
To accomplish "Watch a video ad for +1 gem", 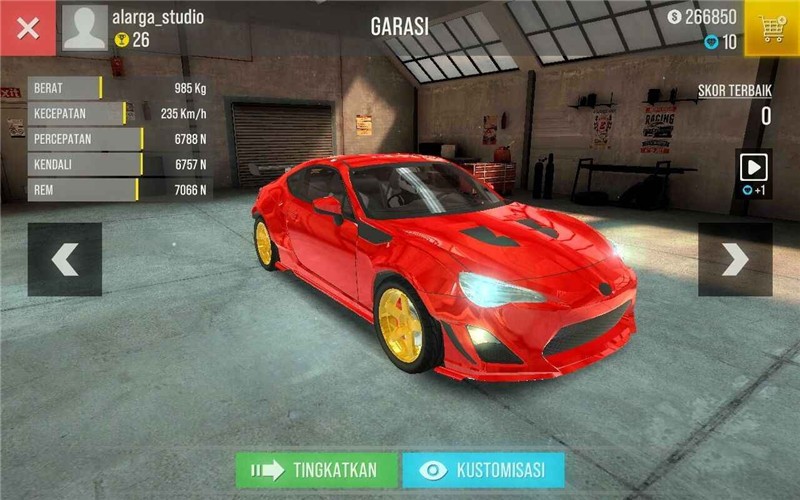I will 754,172.
